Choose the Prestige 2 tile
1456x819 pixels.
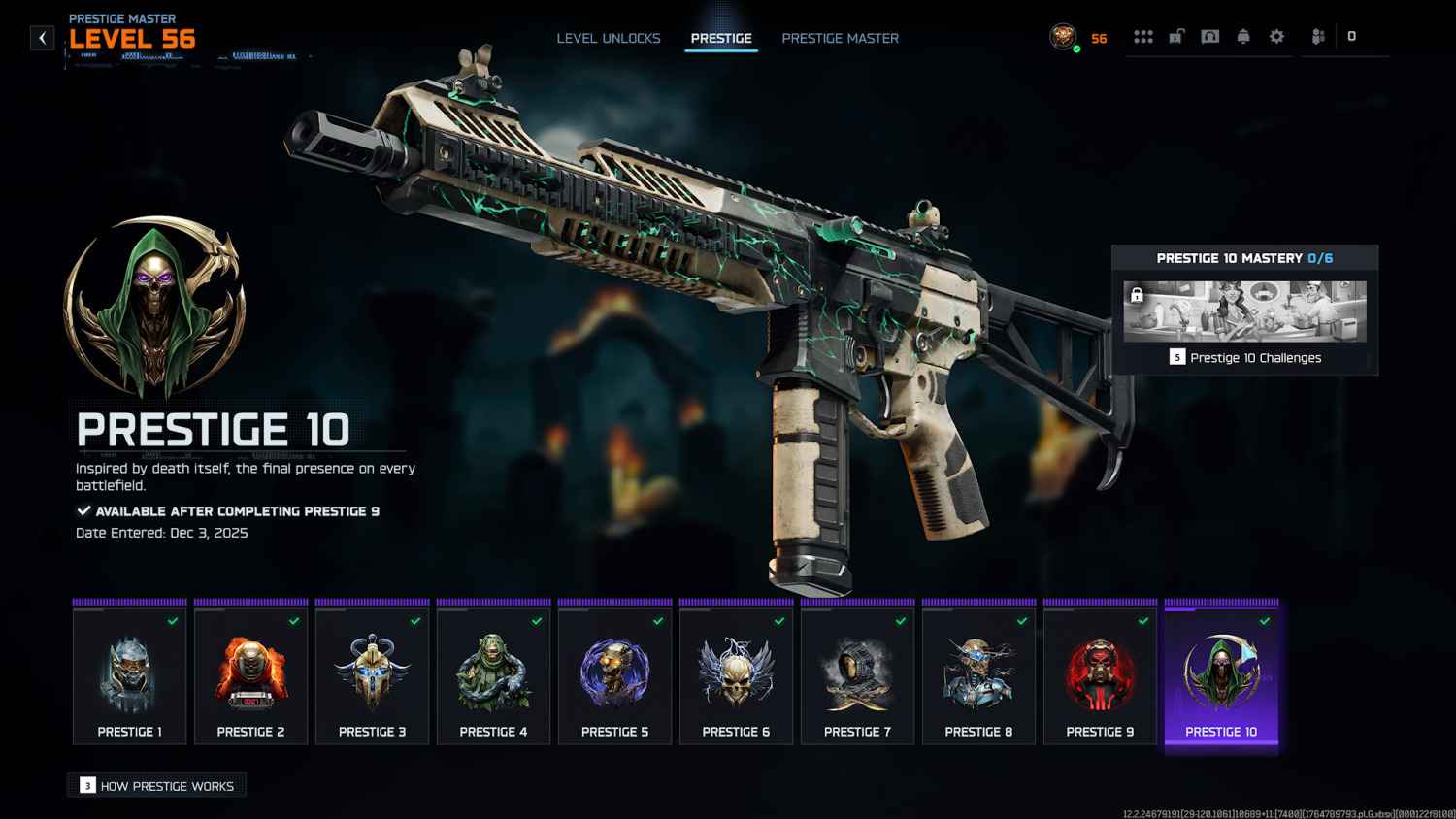pyautogui.click(x=251, y=675)
